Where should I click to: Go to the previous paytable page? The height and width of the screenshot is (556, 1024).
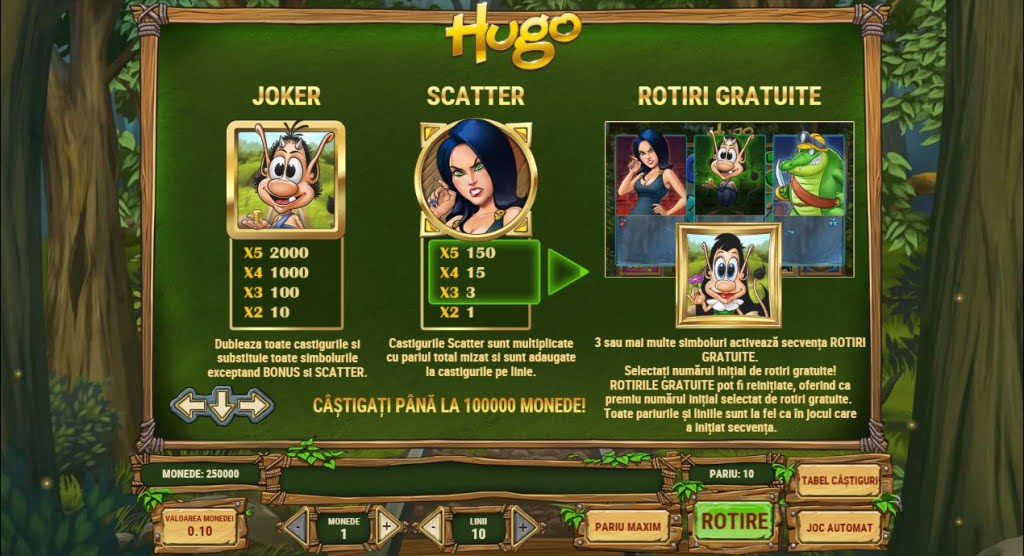click(188, 405)
